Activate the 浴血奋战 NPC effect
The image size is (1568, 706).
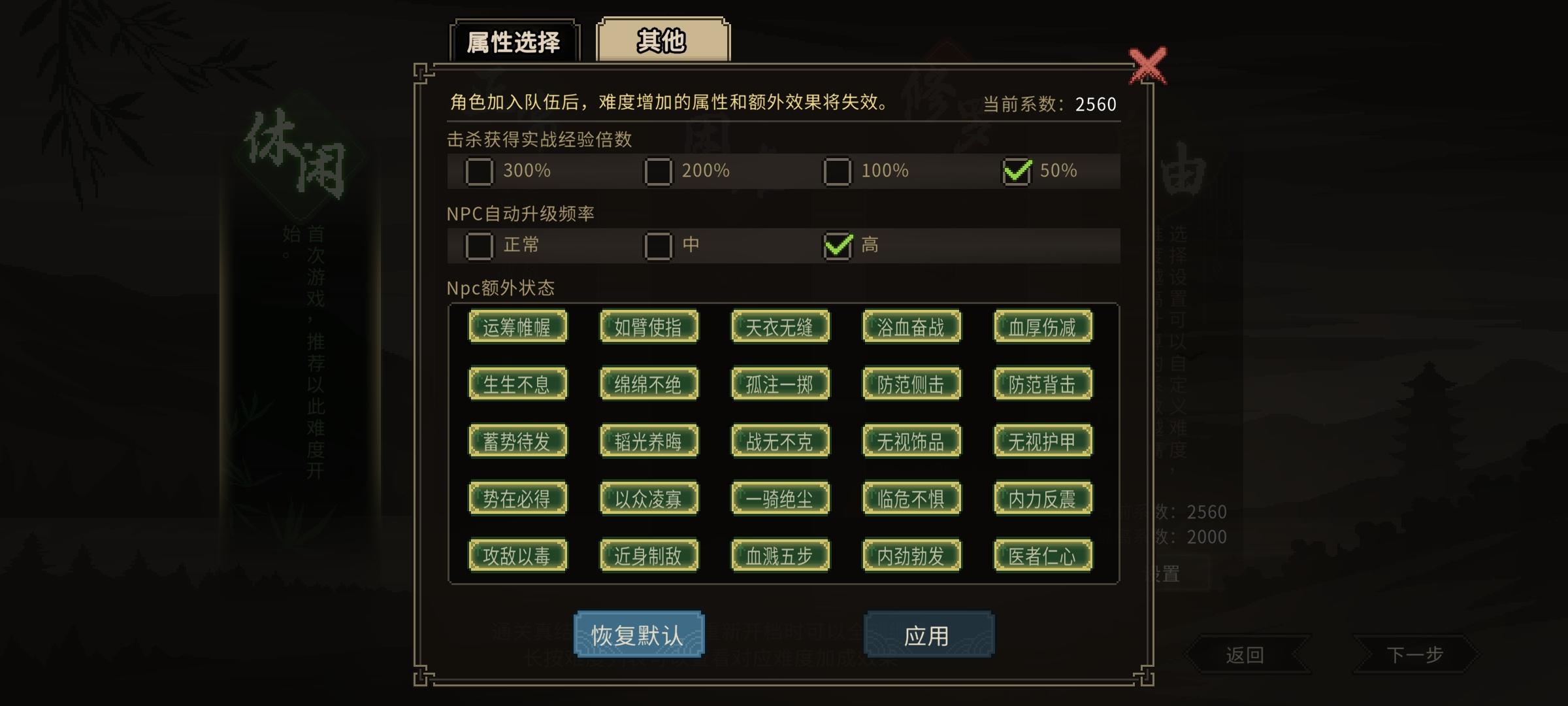(x=911, y=326)
